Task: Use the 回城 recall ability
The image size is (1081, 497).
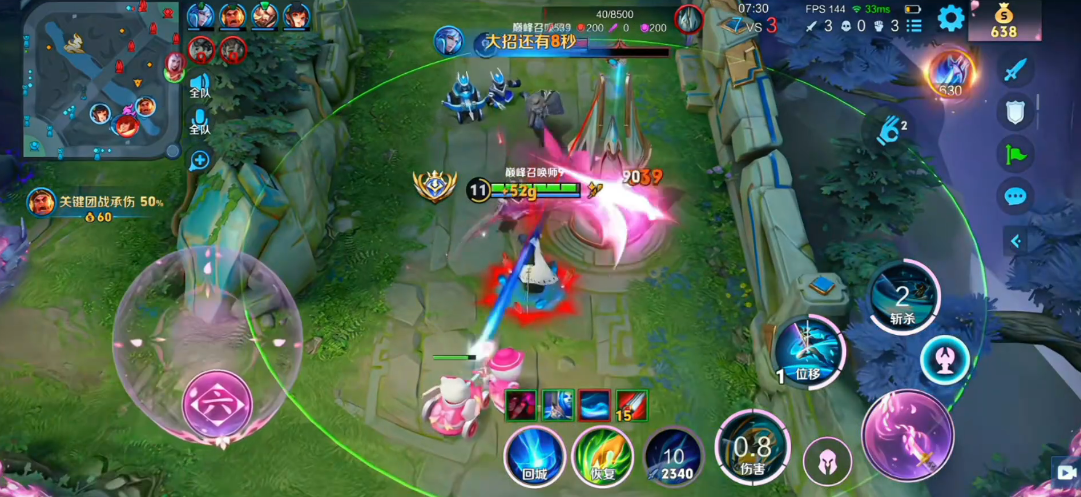Action: click(x=534, y=457)
